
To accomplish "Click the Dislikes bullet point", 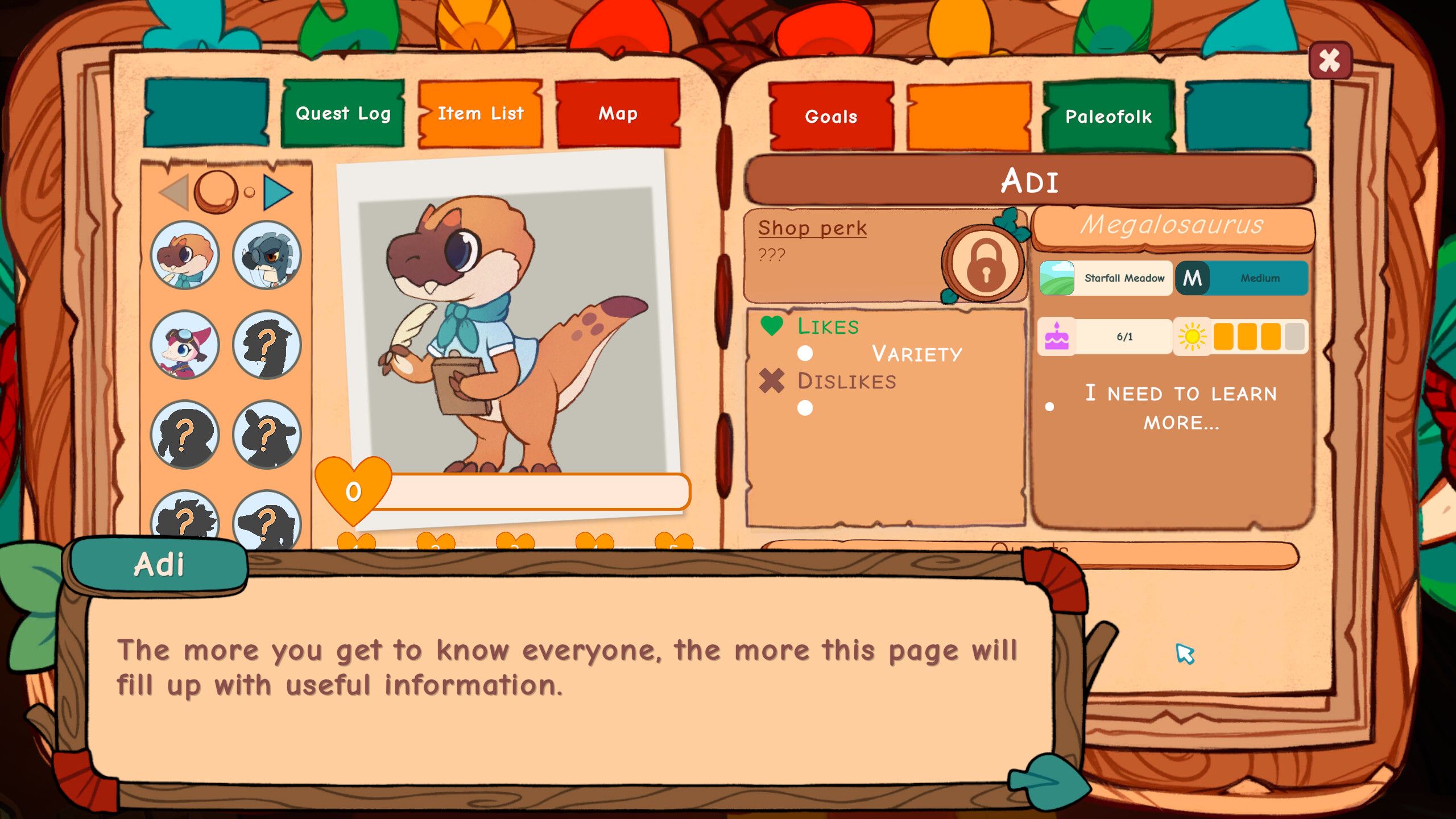I will pyautogui.click(x=804, y=406).
